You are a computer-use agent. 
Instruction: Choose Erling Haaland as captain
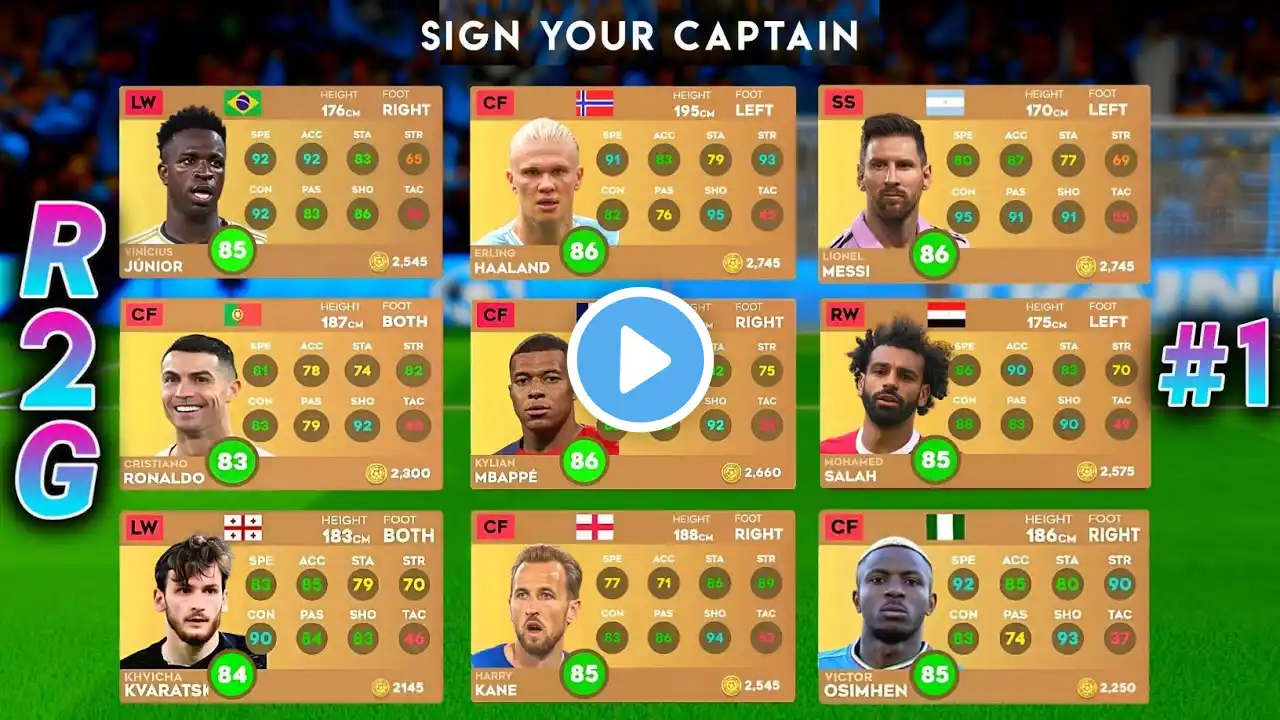(x=632, y=182)
